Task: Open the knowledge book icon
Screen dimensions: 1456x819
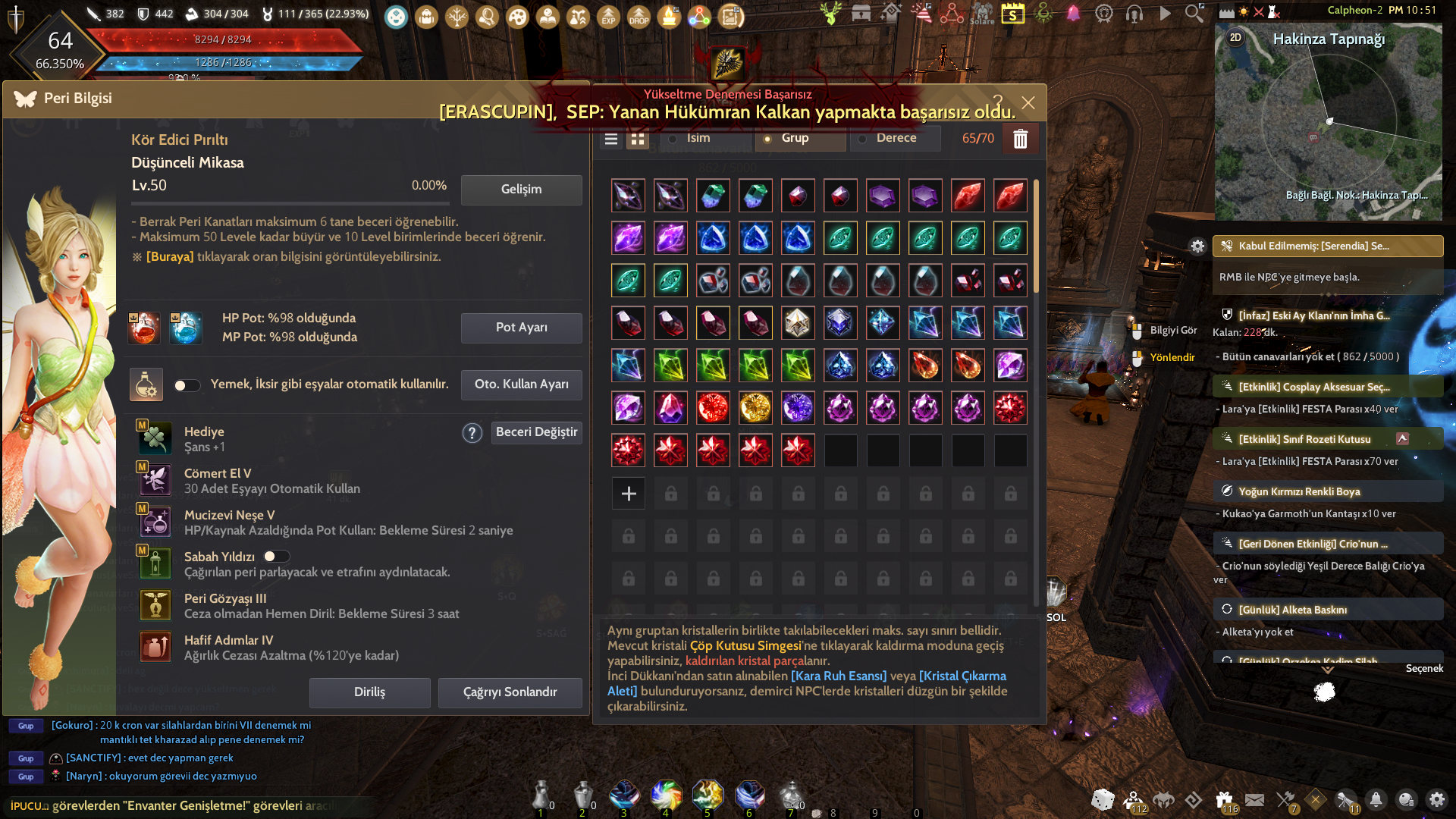Action: tap(548, 17)
